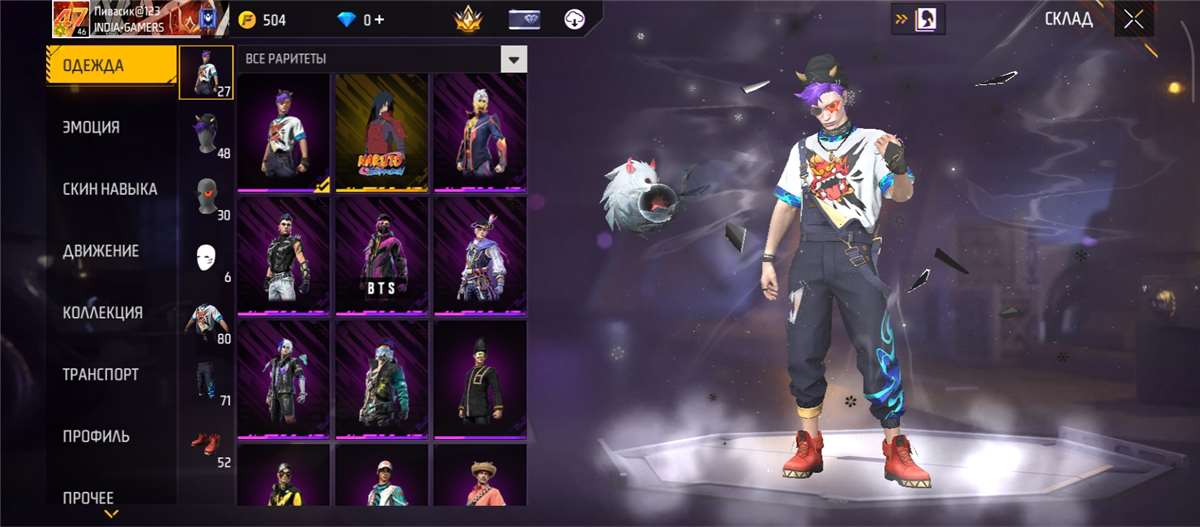This screenshot has height=527, width=1200.
Task: Close the wardrobe with the X button
Action: (1133, 19)
